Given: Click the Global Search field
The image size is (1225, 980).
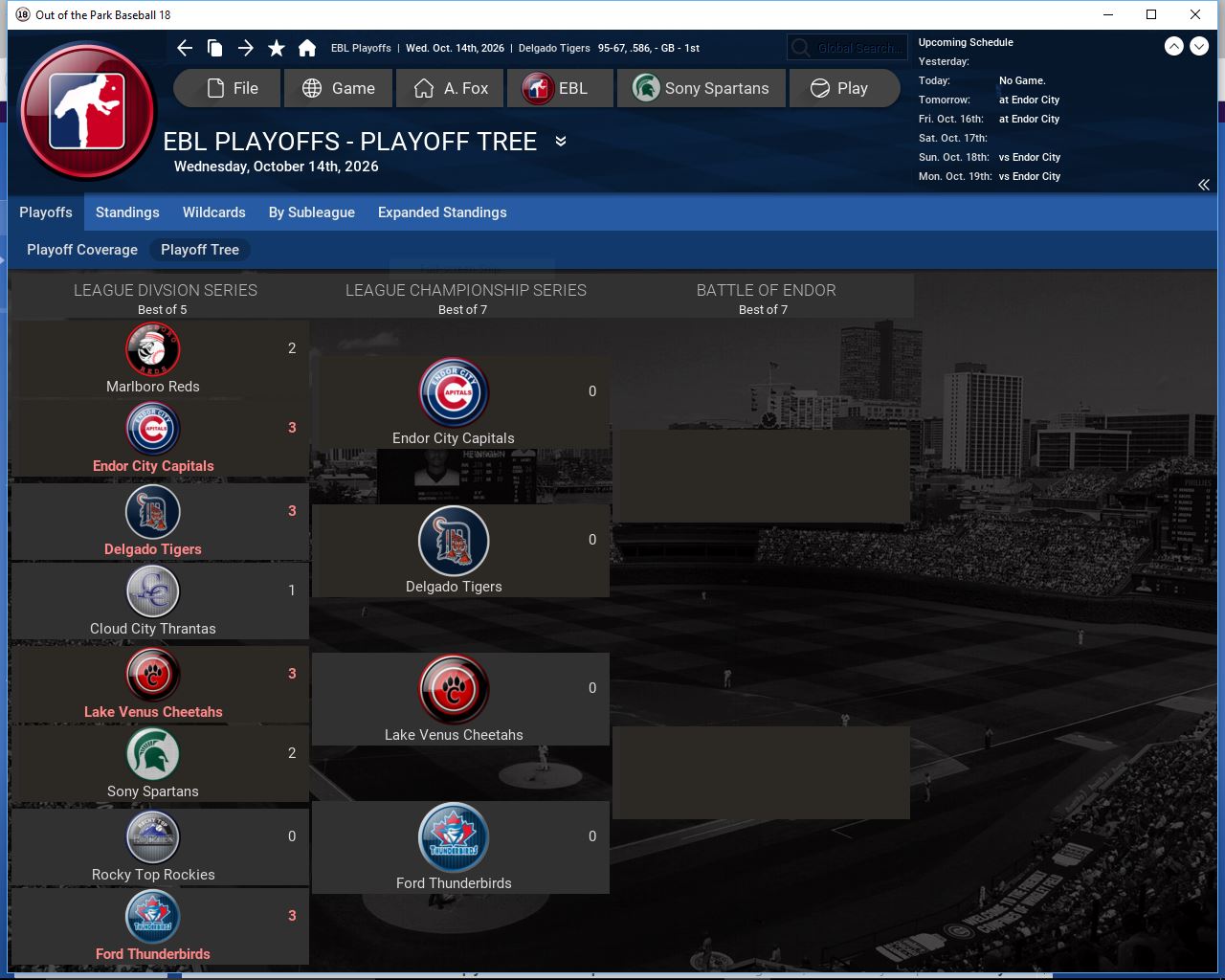Looking at the screenshot, I should tap(847, 48).
